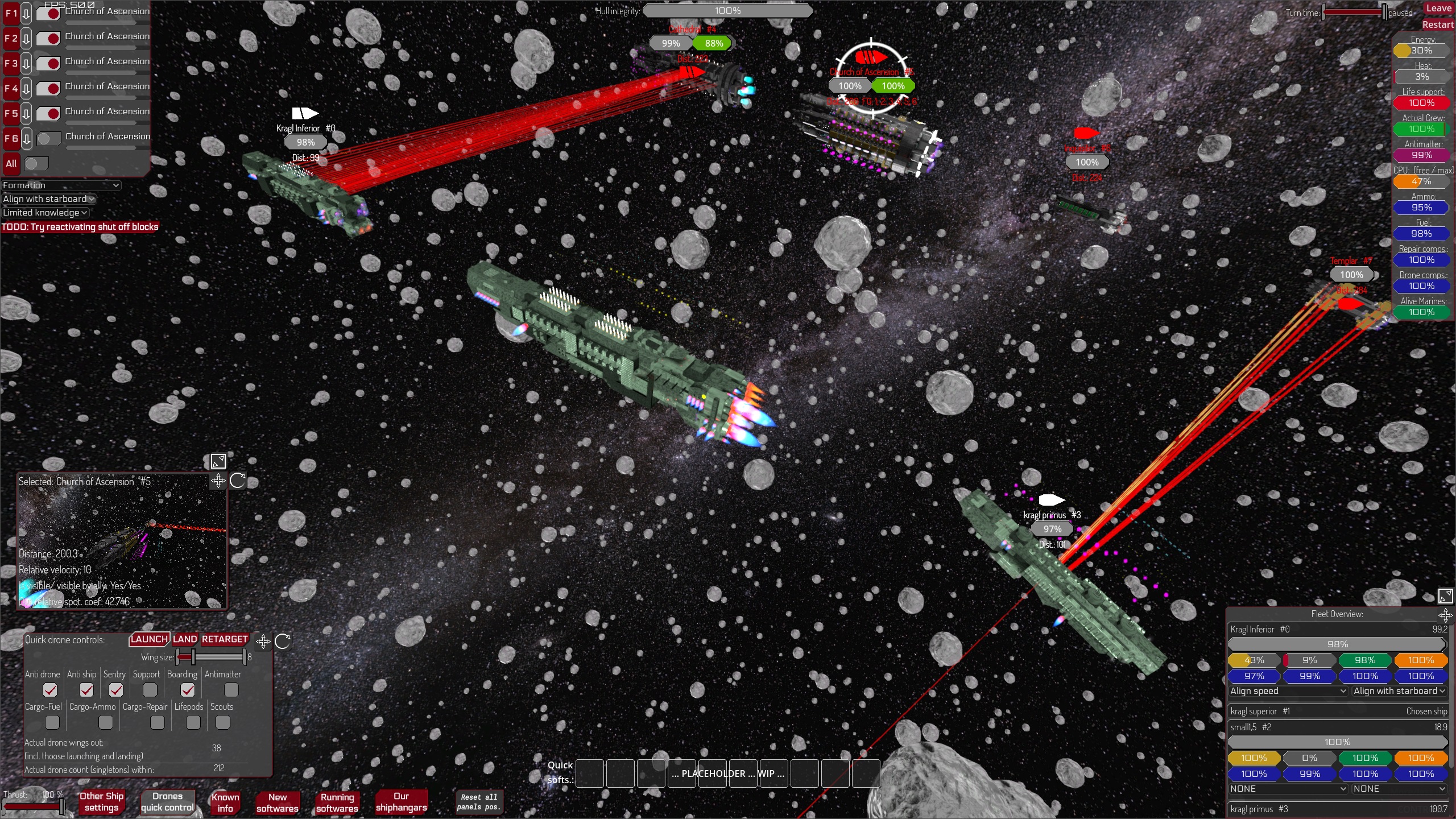Enable the Scouts checkbox
Screen dimensions: 1456x819
[223, 722]
